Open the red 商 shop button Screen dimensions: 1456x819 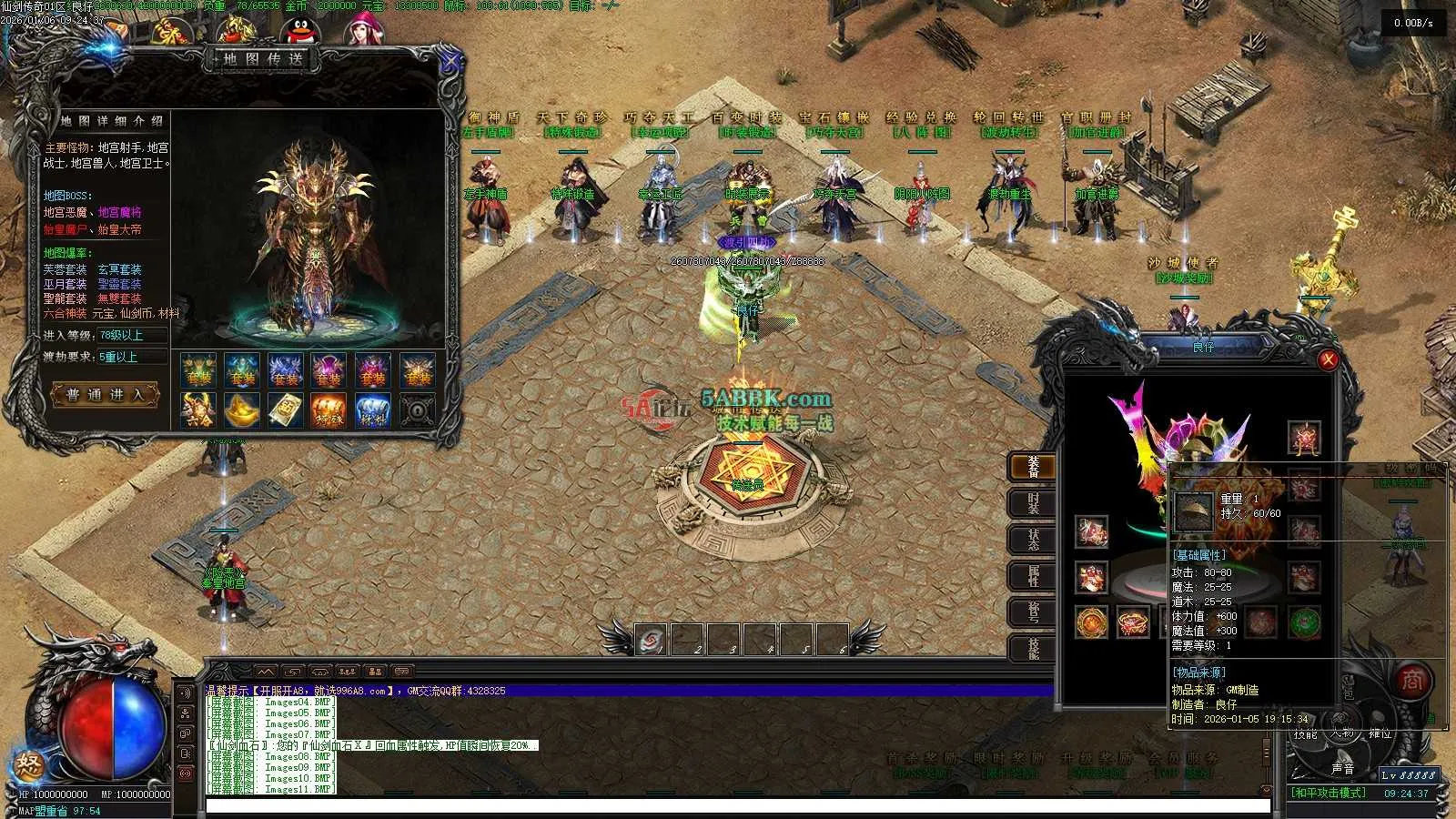pyautogui.click(x=1411, y=680)
